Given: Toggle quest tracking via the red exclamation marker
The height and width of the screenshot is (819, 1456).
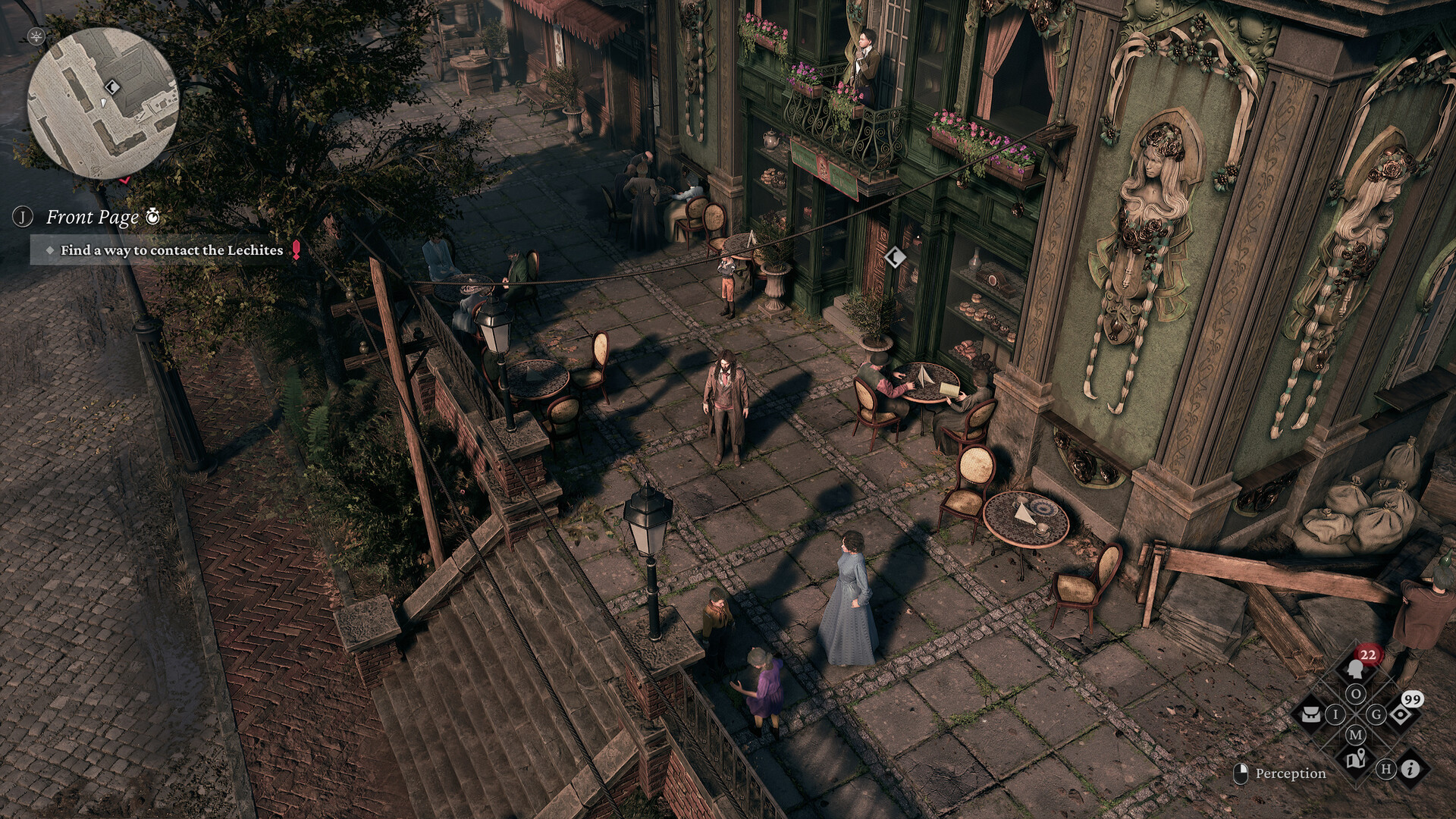Looking at the screenshot, I should point(296,249).
